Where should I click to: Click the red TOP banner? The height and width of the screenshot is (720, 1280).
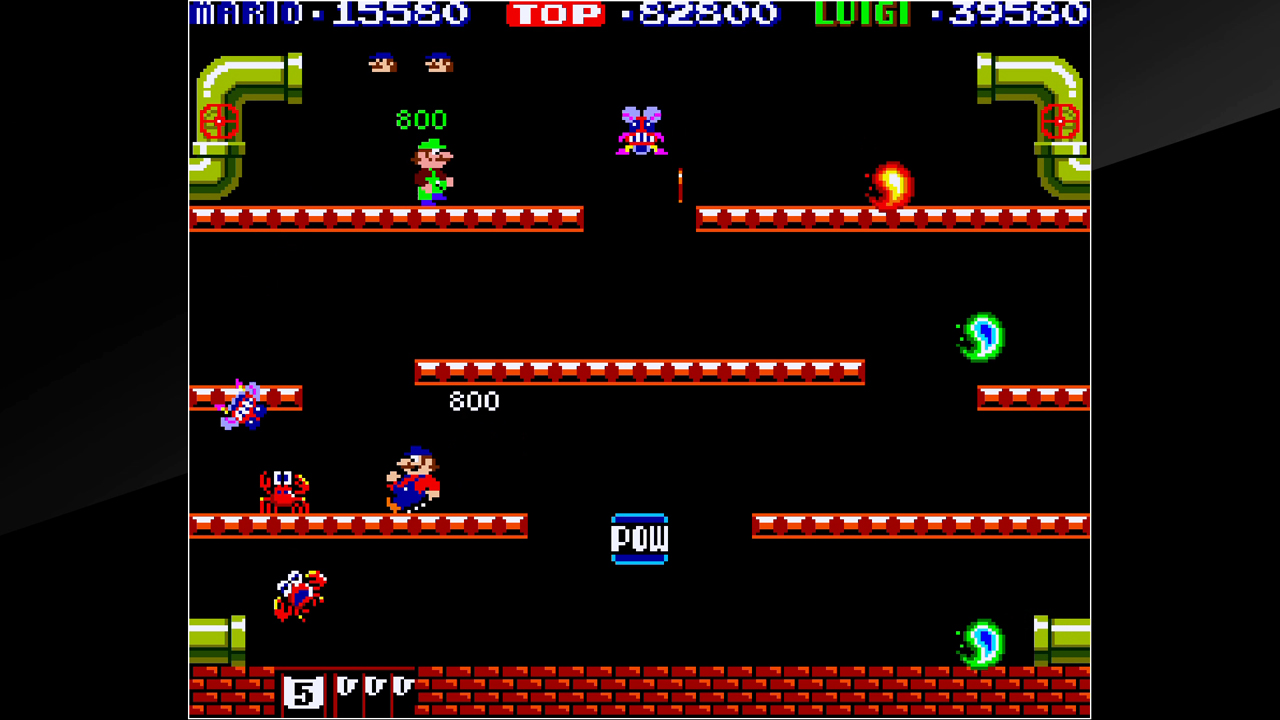(557, 14)
